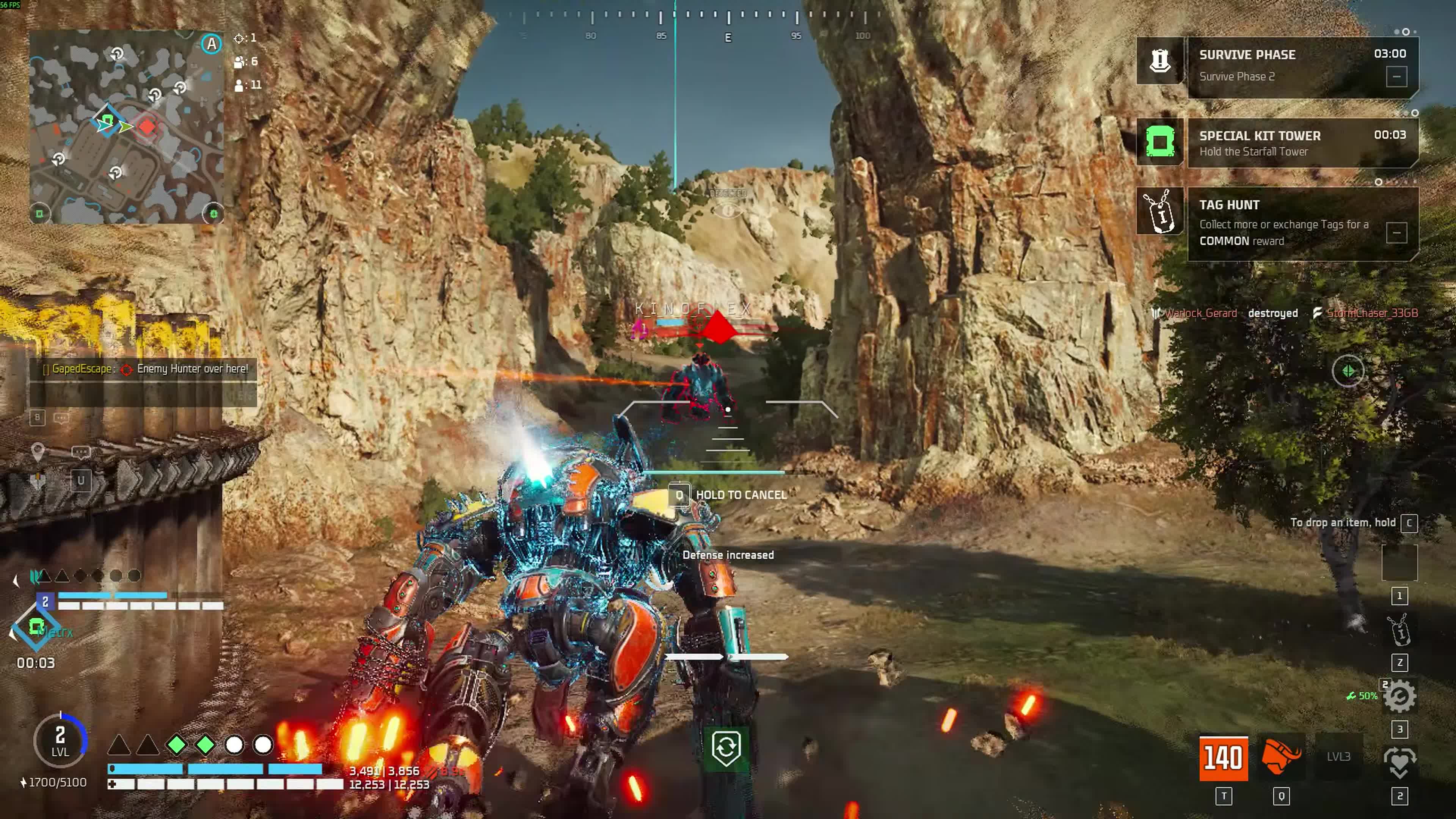Collapse the Tag Hunt objective panel
1456x819 pixels.
[x=1395, y=232]
